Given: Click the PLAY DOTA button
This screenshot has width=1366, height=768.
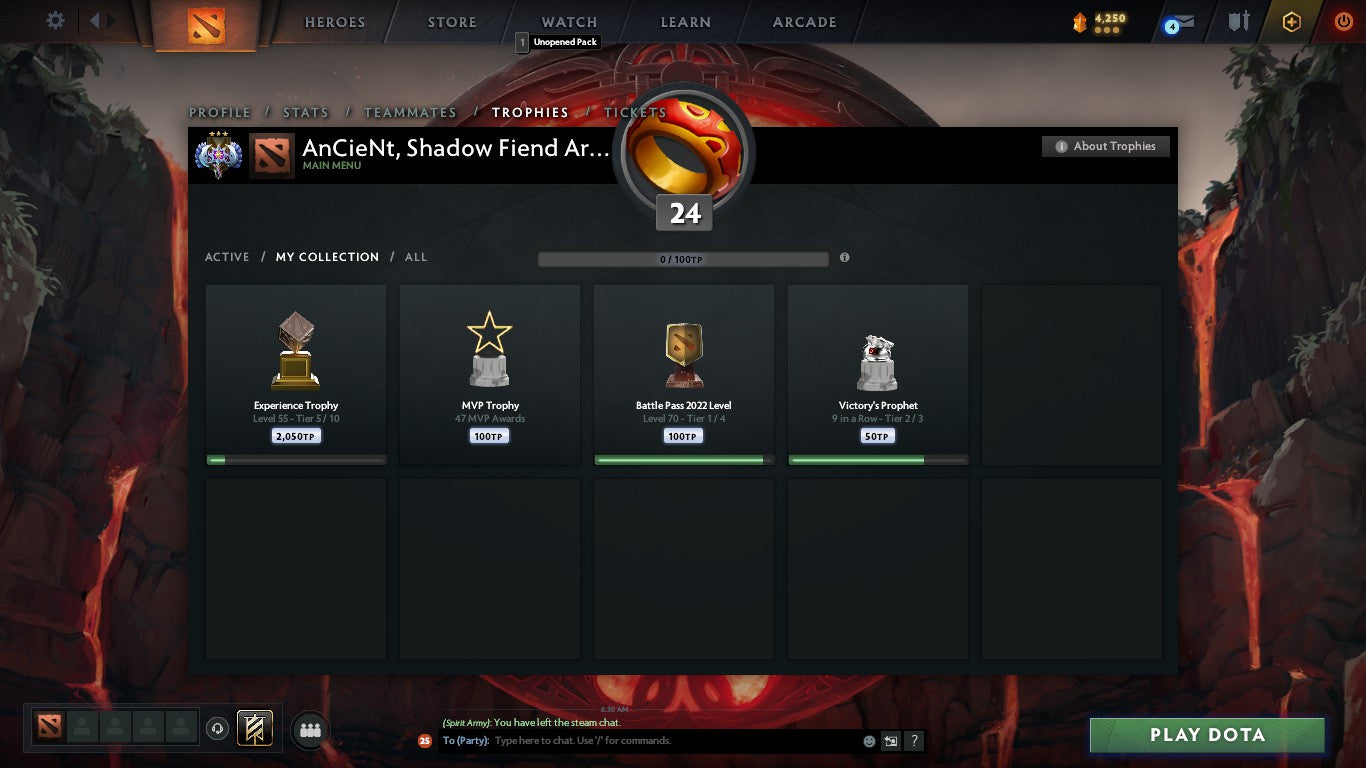Looking at the screenshot, I should click(1207, 734).
